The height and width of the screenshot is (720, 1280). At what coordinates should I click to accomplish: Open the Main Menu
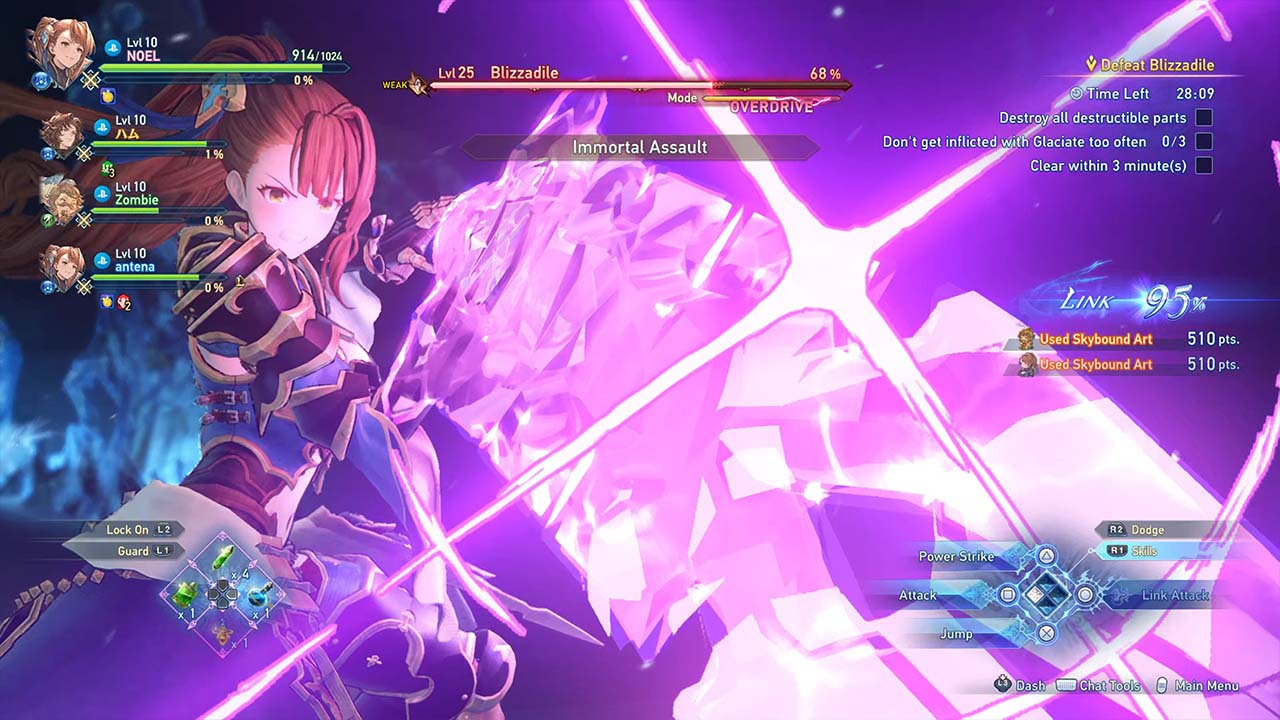coord(1206,686)
